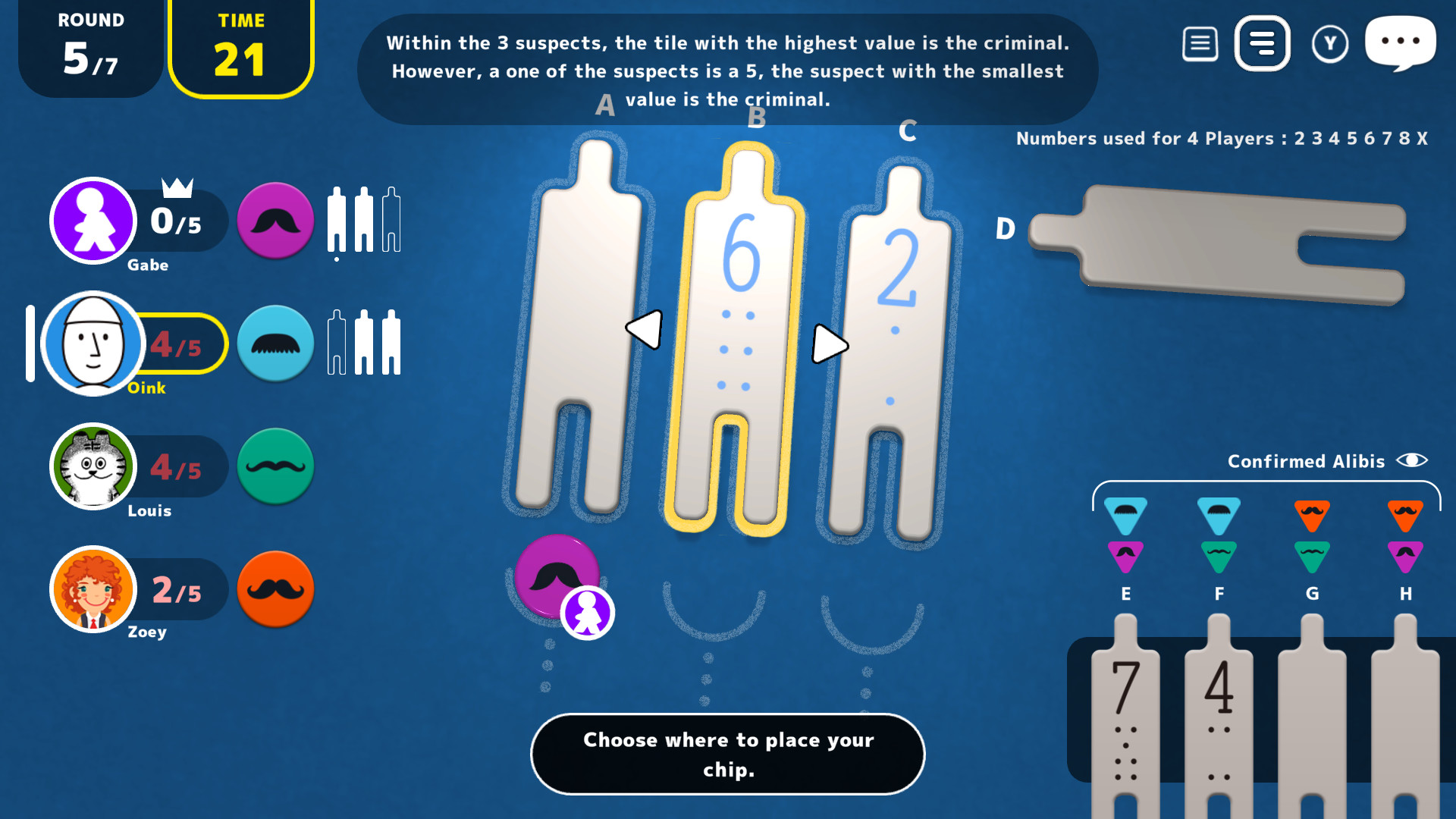Select Gabe's purple mustache chip
Screen dimensions: 1456x819
click(275, 221)
